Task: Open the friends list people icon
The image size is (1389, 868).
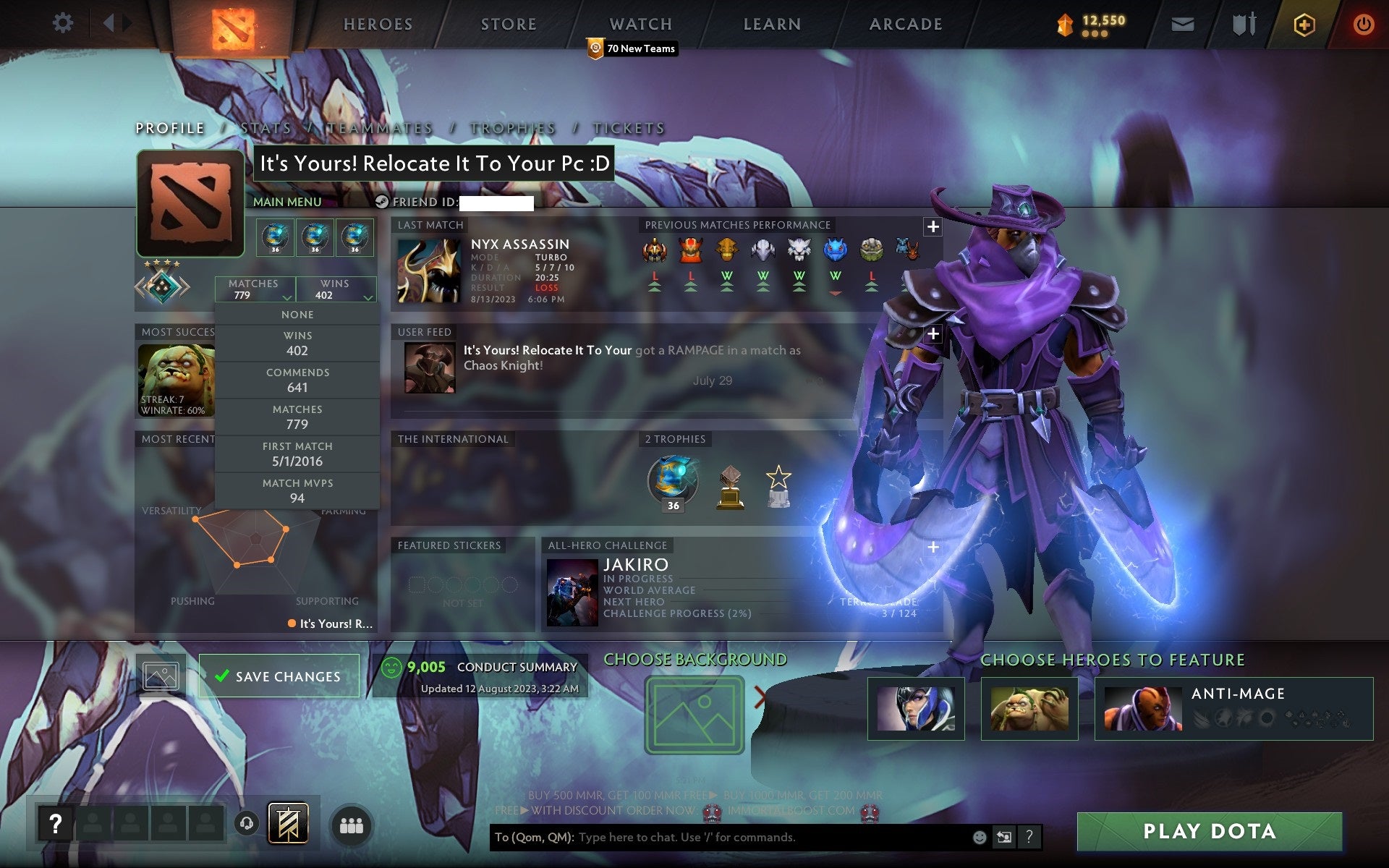Action: 352,823
